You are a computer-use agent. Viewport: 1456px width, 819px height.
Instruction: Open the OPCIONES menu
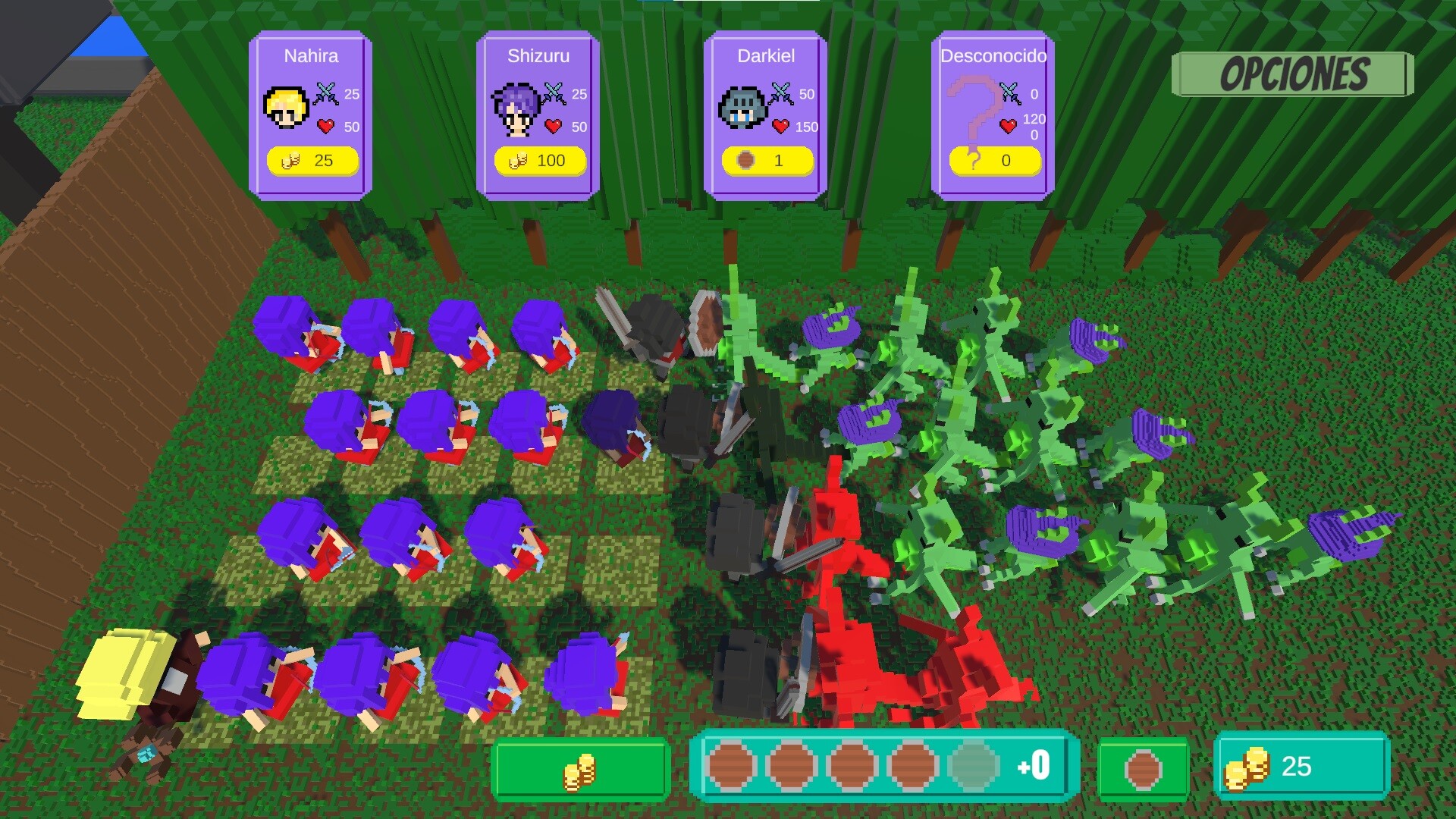1293,75
